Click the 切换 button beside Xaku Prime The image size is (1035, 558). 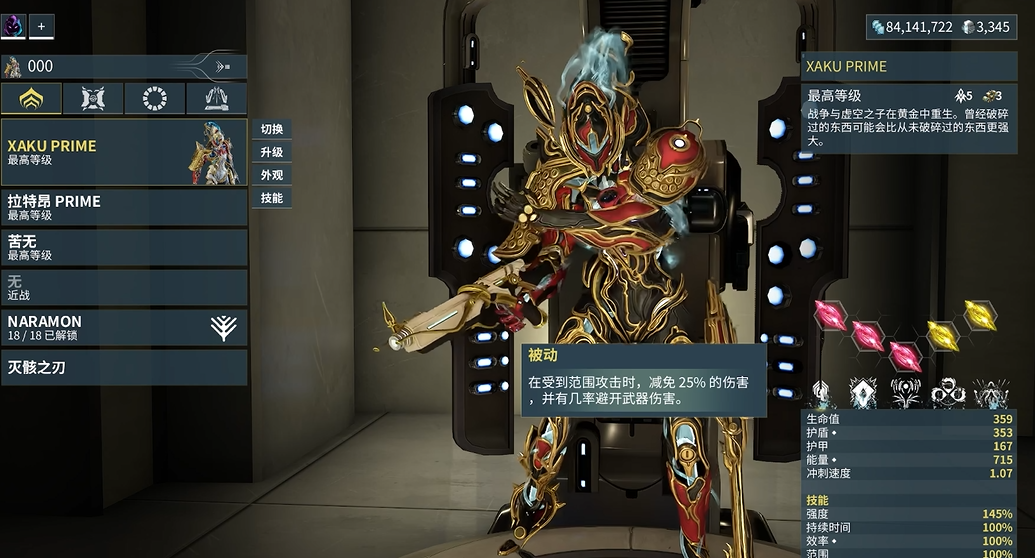click(x=271, y=129)
